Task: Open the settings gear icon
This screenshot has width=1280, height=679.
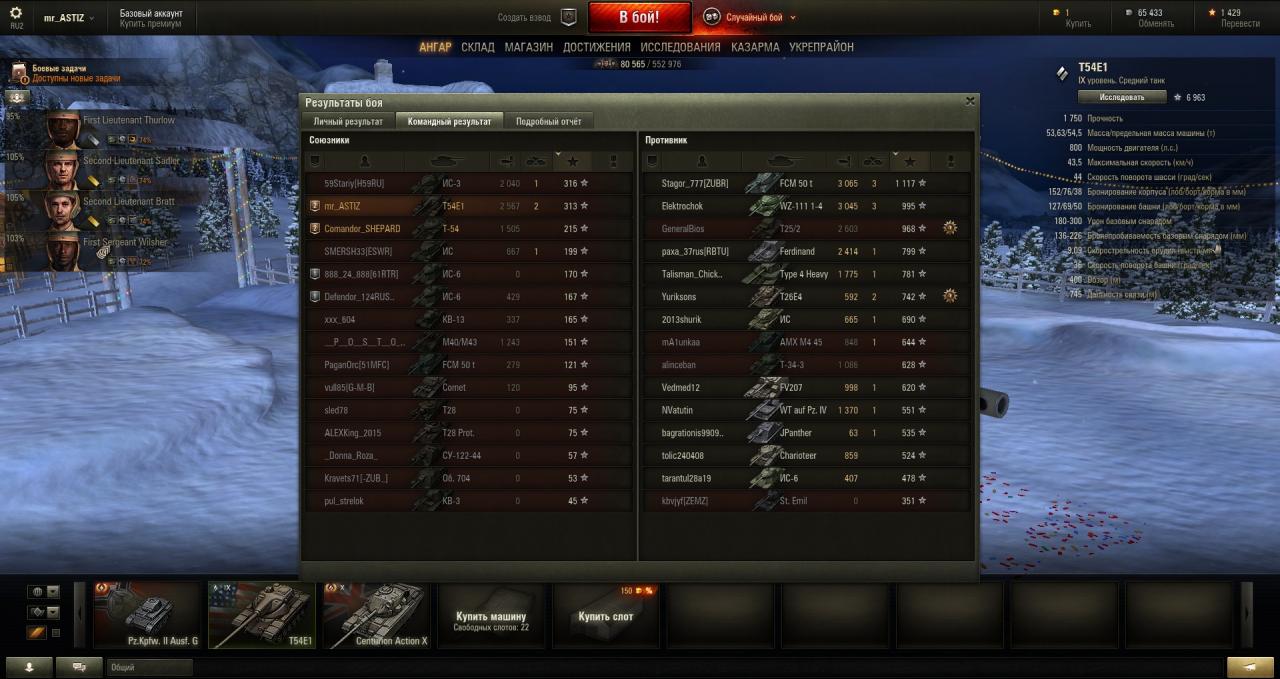Action: click(15, 13)
